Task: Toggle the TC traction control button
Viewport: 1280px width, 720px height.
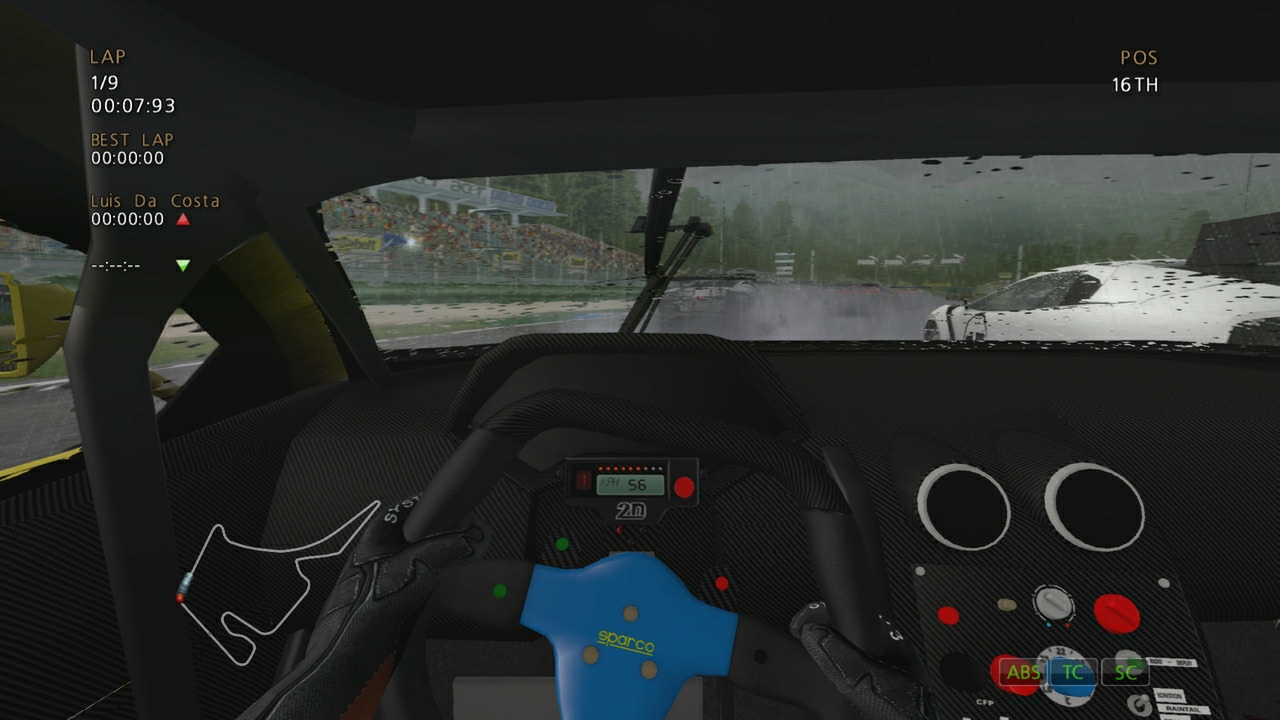Action: 1073,671
